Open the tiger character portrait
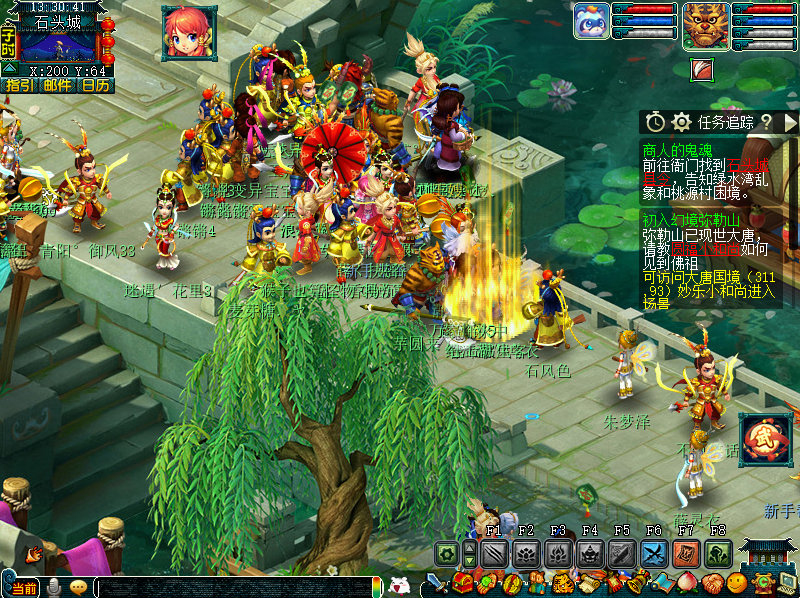 pos(706,25)
